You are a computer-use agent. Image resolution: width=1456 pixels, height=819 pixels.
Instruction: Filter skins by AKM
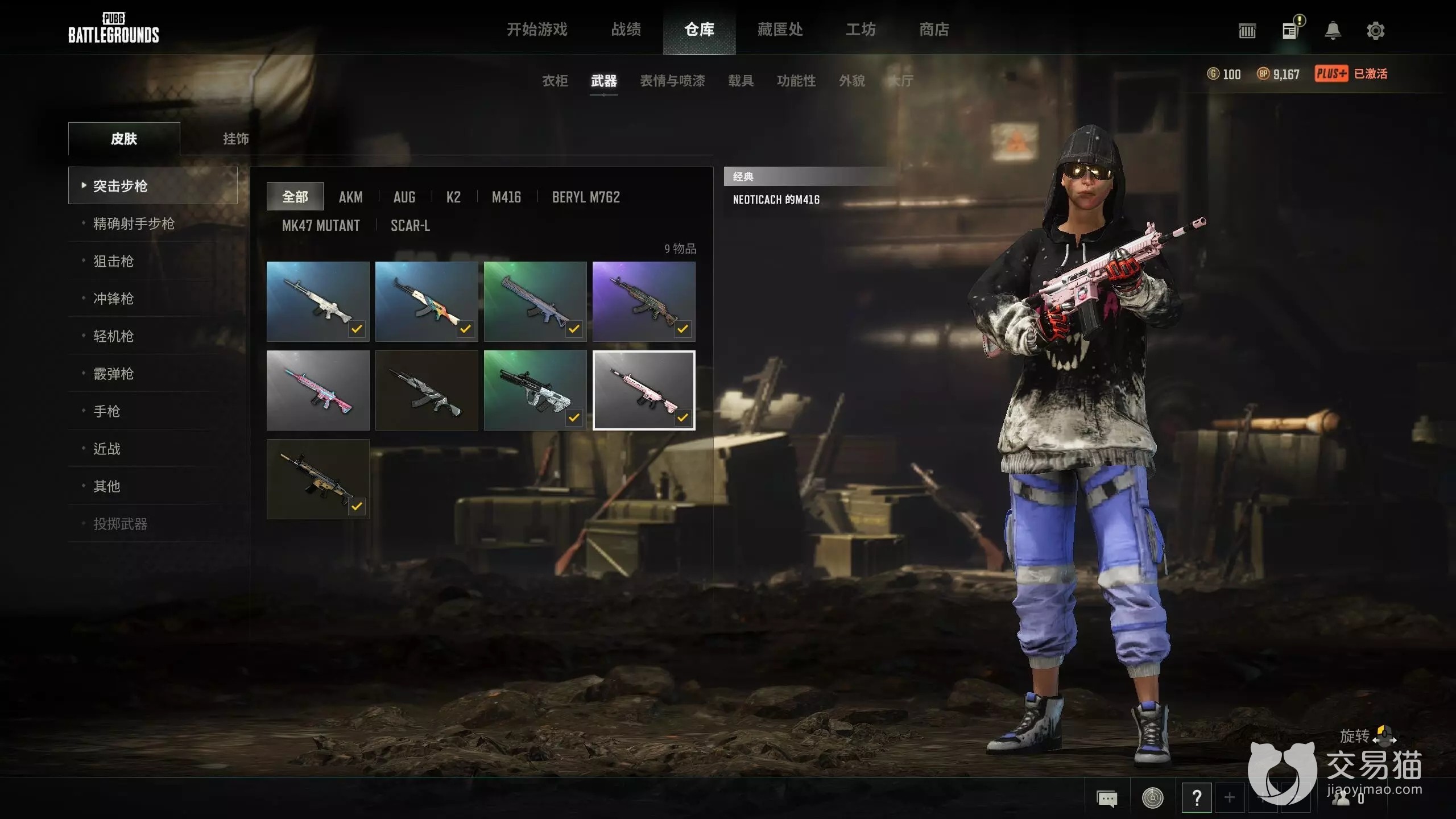(x=350, y=197)
